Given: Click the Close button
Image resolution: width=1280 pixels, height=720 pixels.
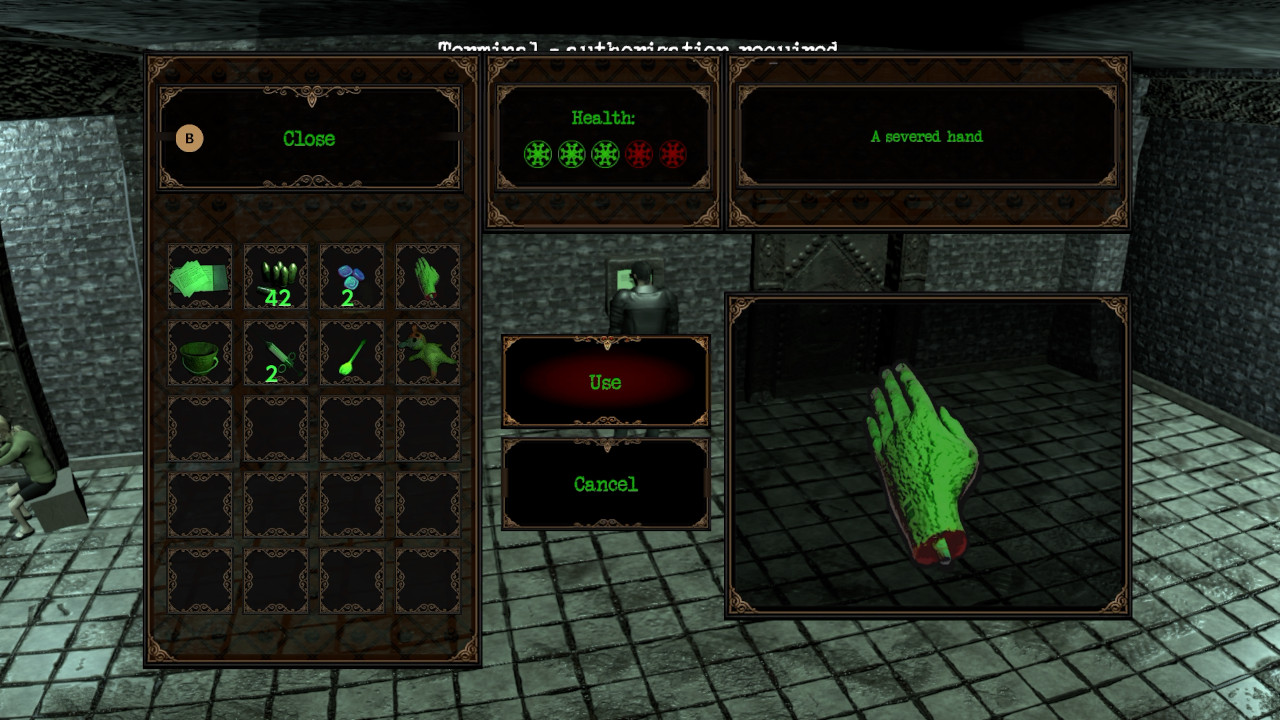Looking at the screenshot, I should (x=307, y=139).
